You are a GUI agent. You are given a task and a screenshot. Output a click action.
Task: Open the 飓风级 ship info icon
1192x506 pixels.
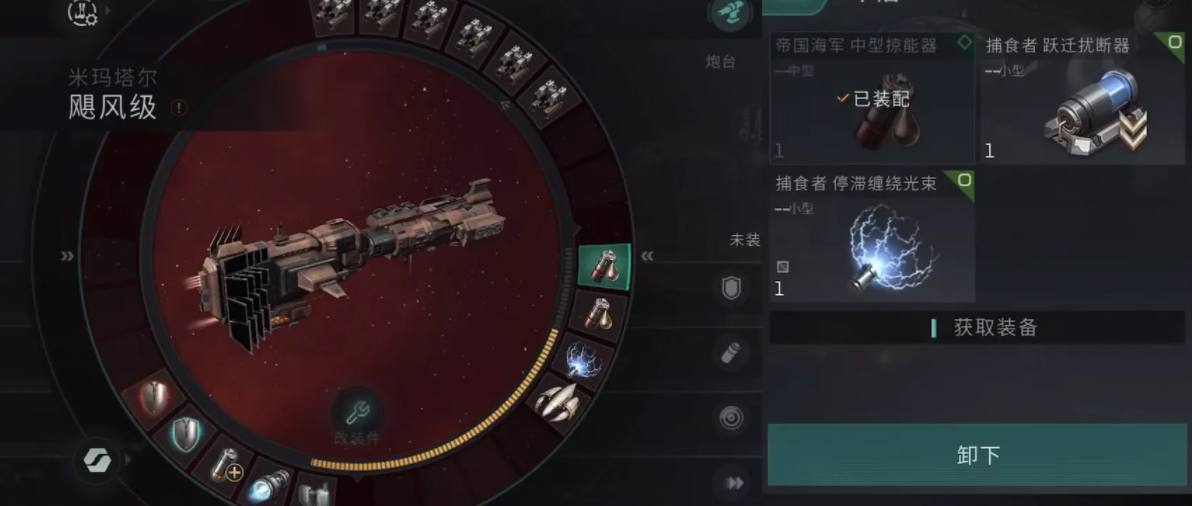[179, 107]
